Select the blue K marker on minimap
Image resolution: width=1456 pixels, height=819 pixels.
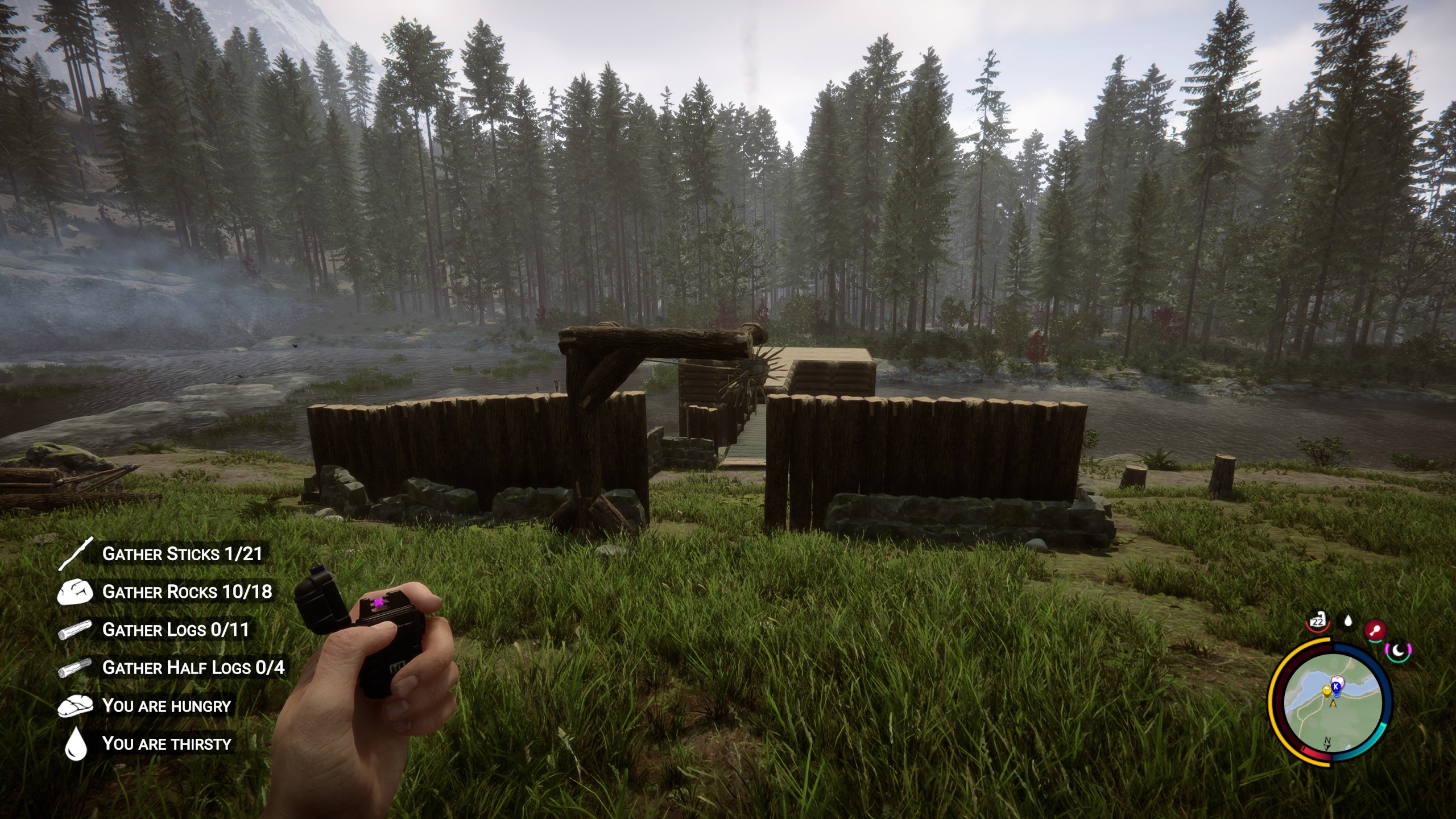[1337, 686]
